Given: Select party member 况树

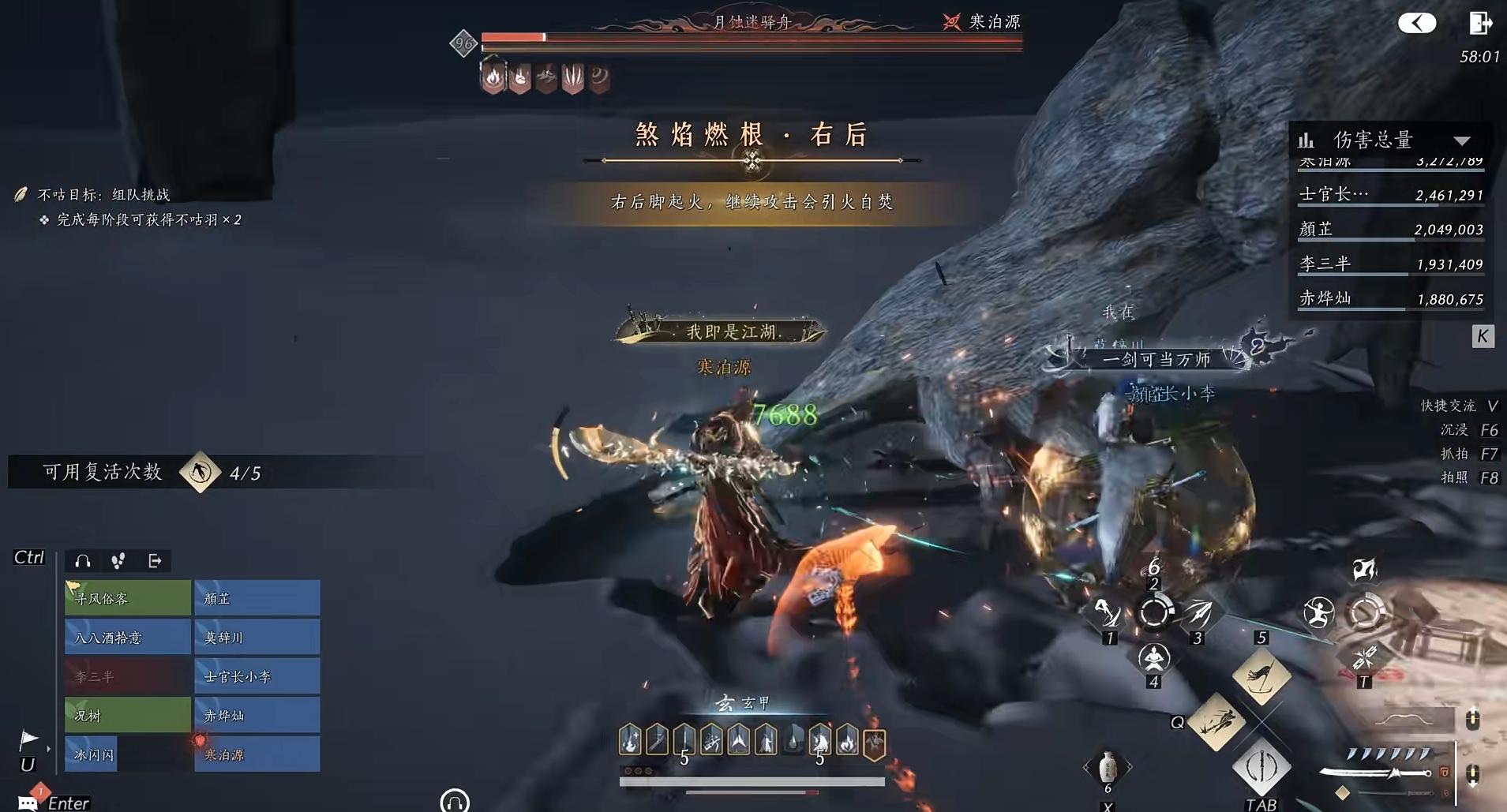Looking at the screenshot, I should pyautogui.click(x=127, y=715).
